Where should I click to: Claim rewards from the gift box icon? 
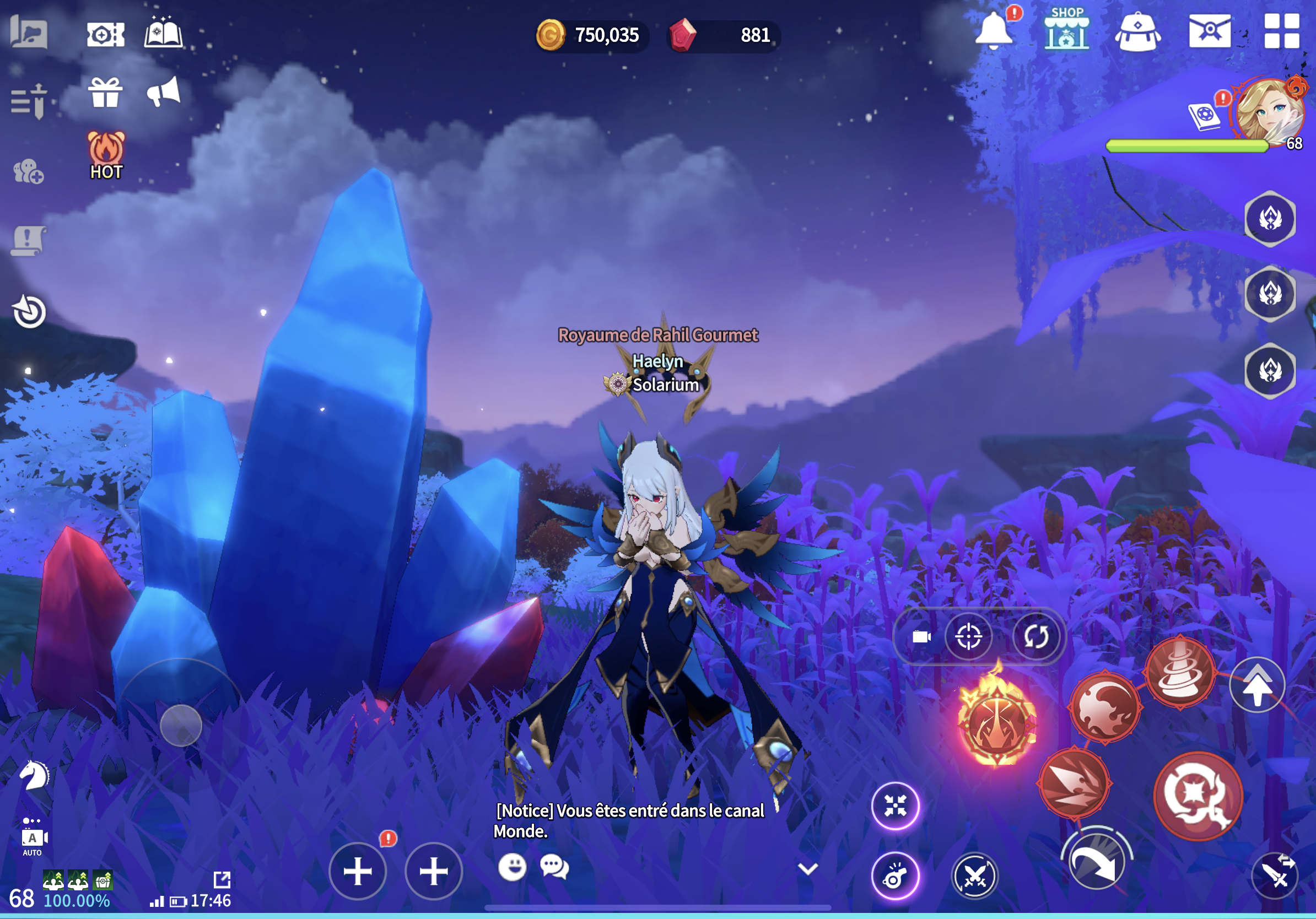tap(105, 93)
